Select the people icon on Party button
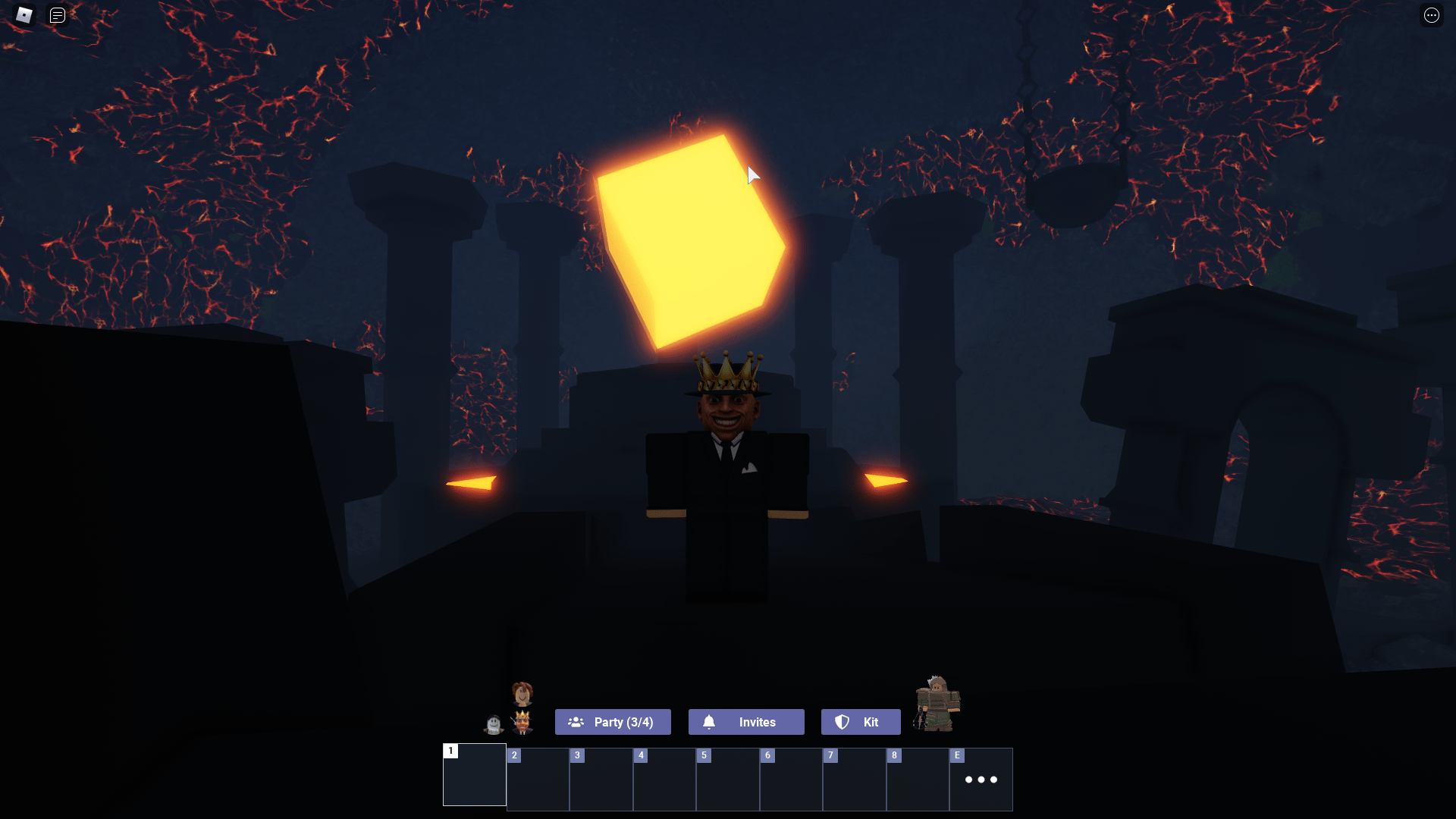The width and height of the screenshot is (1456, 819). point(576,722)
